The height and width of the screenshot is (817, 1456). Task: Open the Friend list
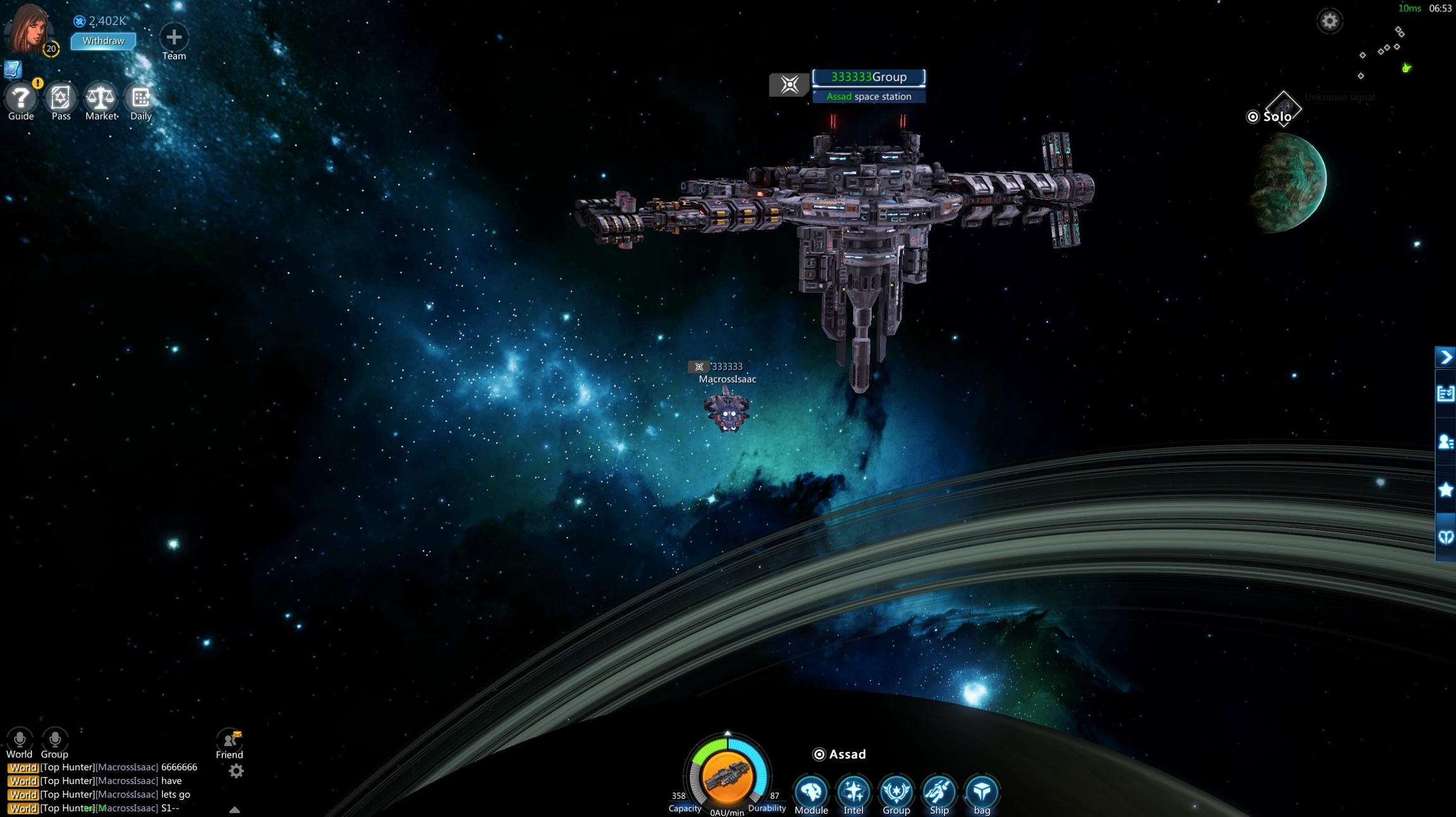[229, 741]
